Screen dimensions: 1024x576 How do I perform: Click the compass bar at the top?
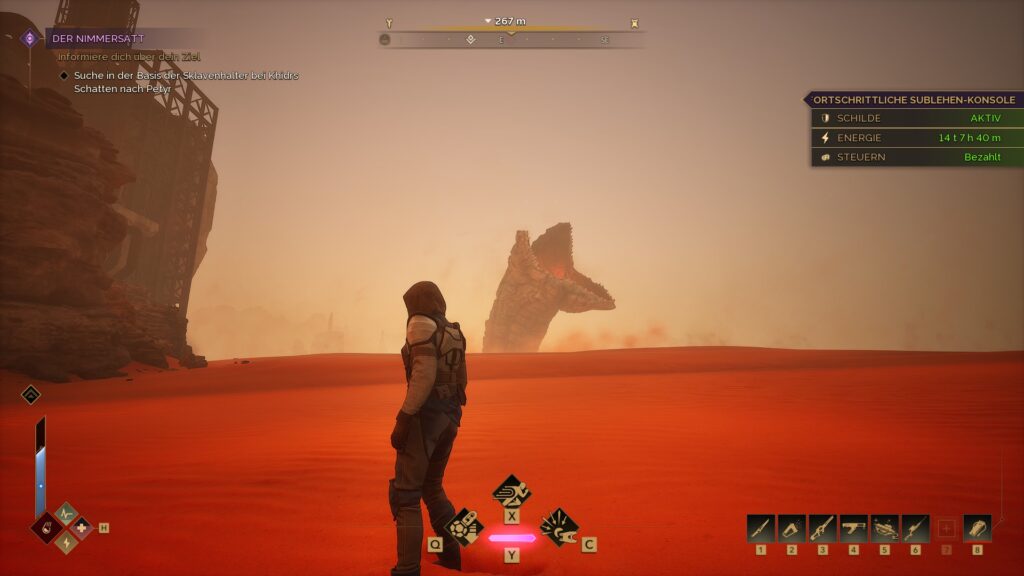point(510,39)
